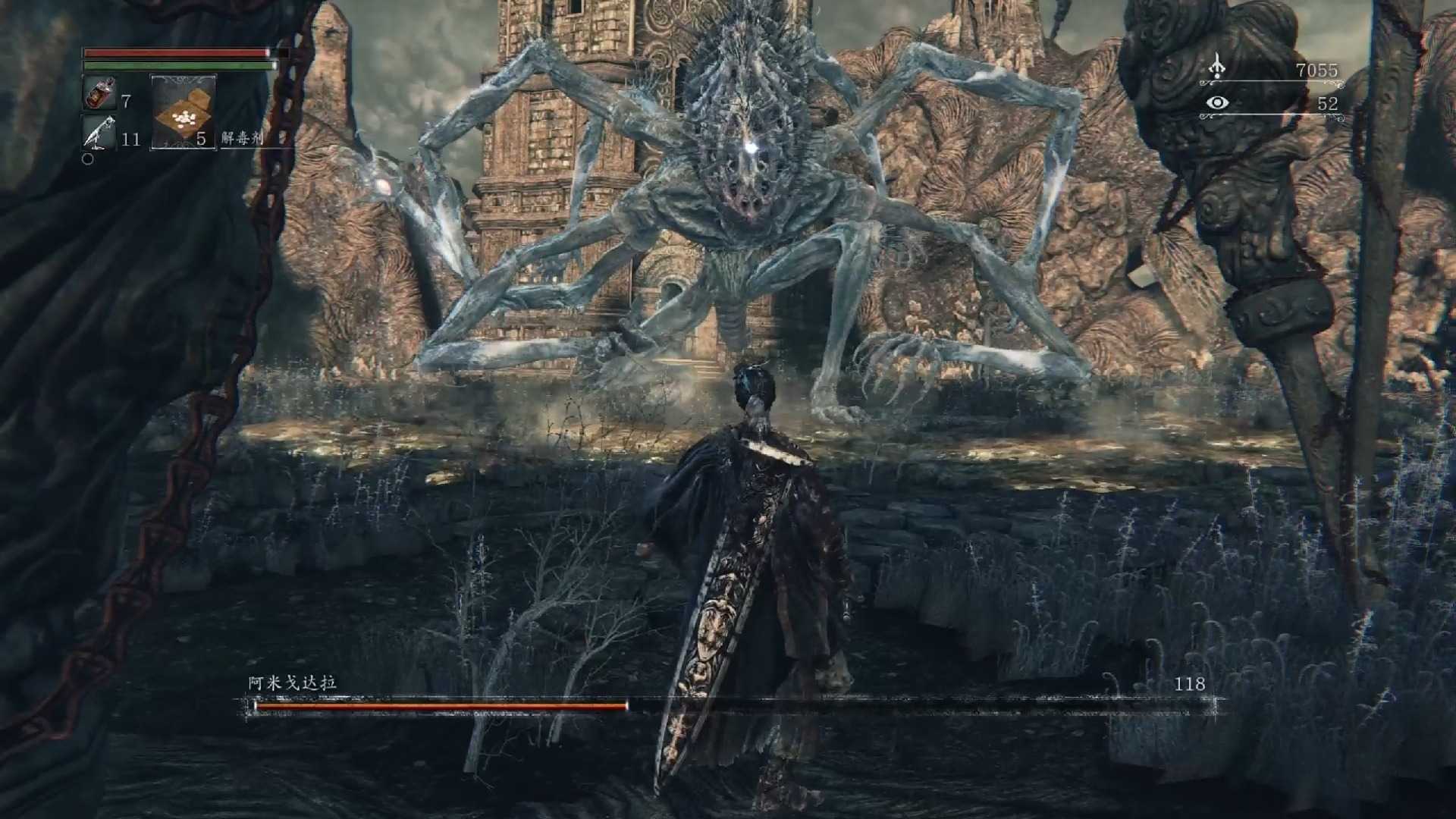Click the blood echoes icon

(1217, 67)
